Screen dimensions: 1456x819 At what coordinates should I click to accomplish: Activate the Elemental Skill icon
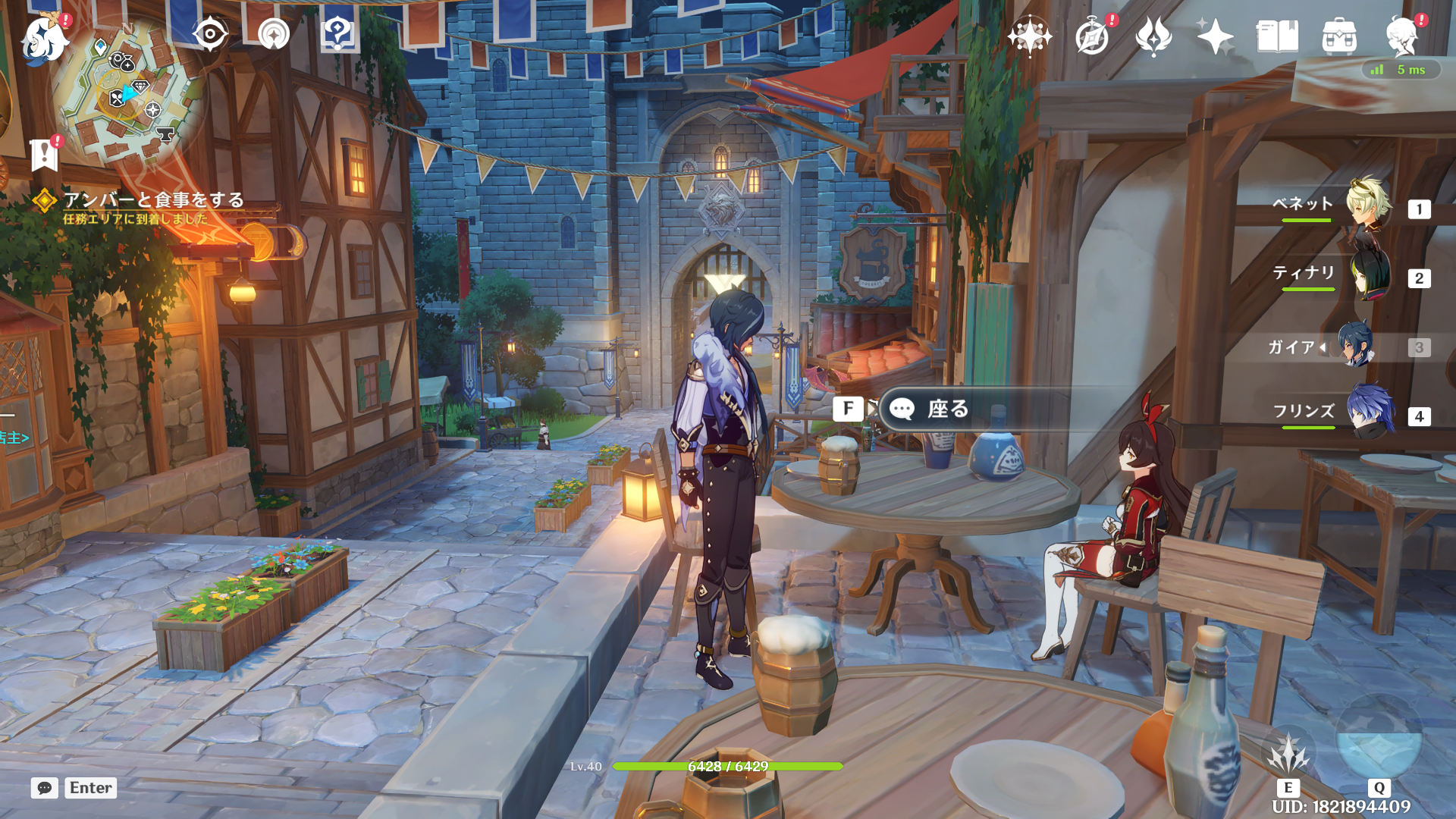pos(1288,755)
